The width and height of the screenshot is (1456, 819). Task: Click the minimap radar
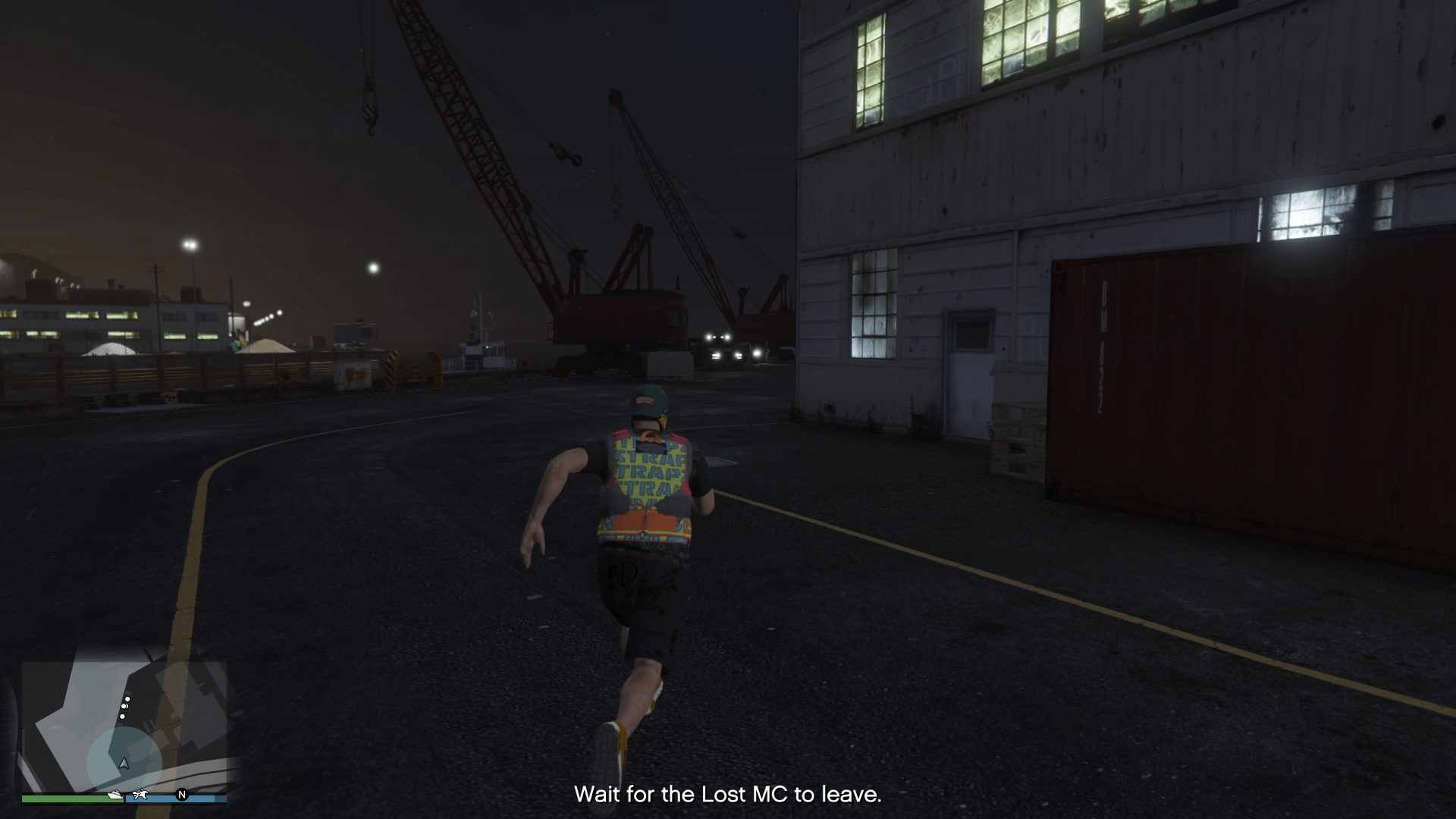click(124, 724)
